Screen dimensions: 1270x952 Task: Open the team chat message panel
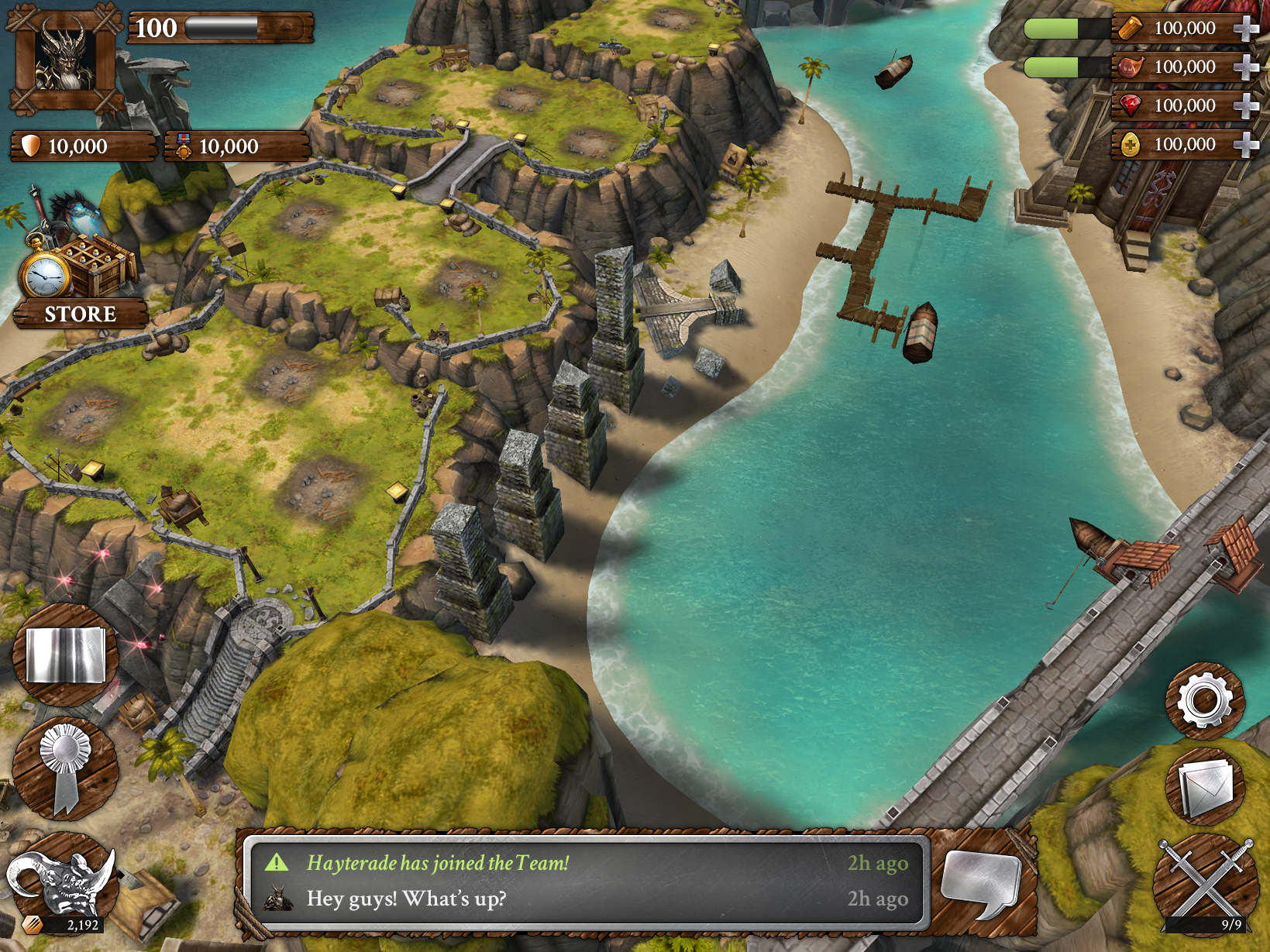(x=587, y=881)
